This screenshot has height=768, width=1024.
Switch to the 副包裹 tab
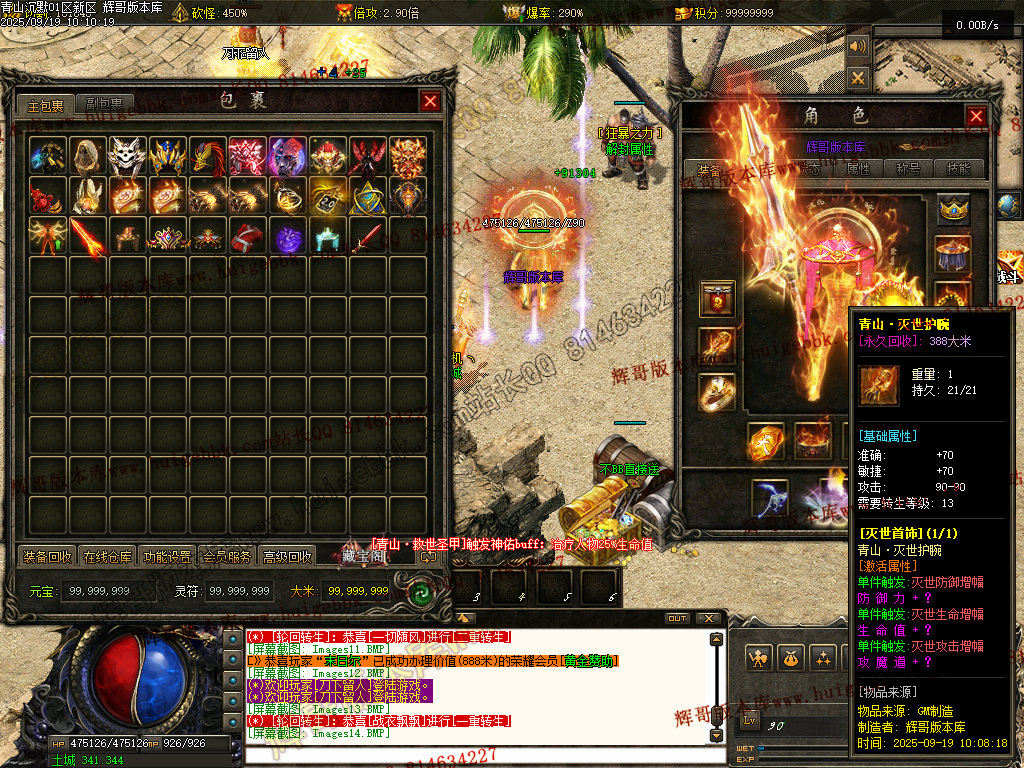point(103,105)
